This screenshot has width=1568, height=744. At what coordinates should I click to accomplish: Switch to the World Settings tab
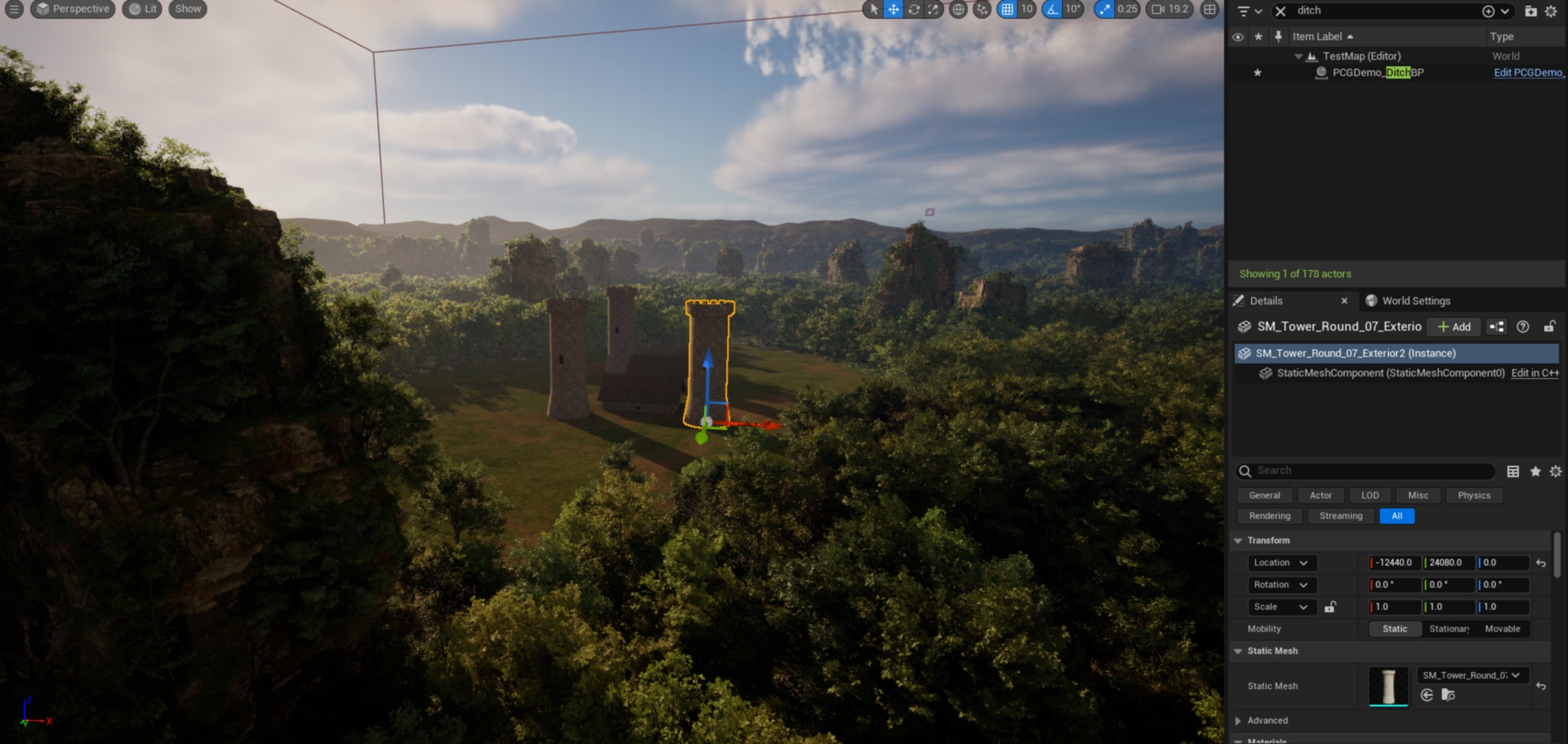tap(1415, 301)
